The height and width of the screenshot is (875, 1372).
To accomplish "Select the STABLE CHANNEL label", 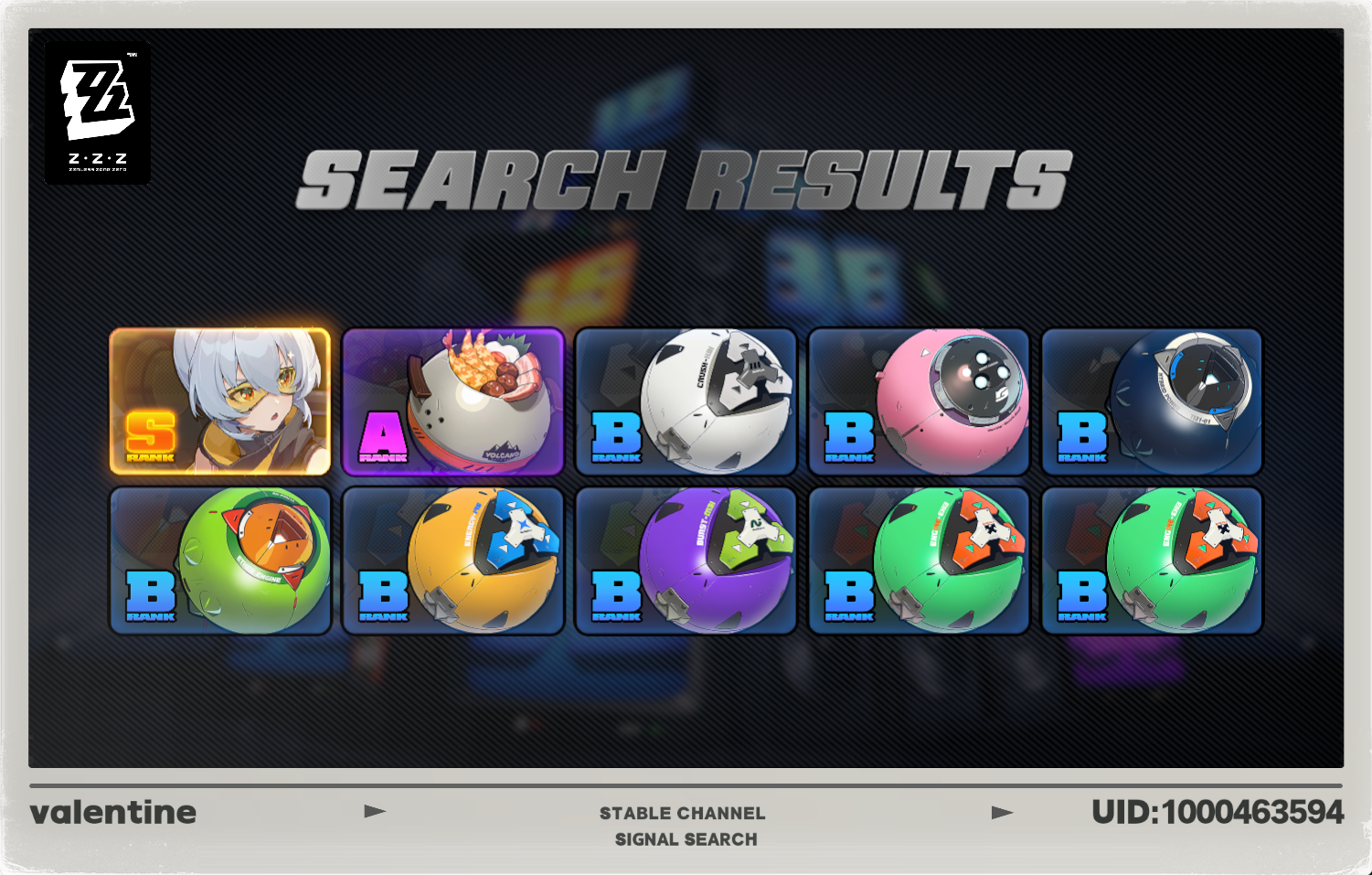I will (683, 813).
